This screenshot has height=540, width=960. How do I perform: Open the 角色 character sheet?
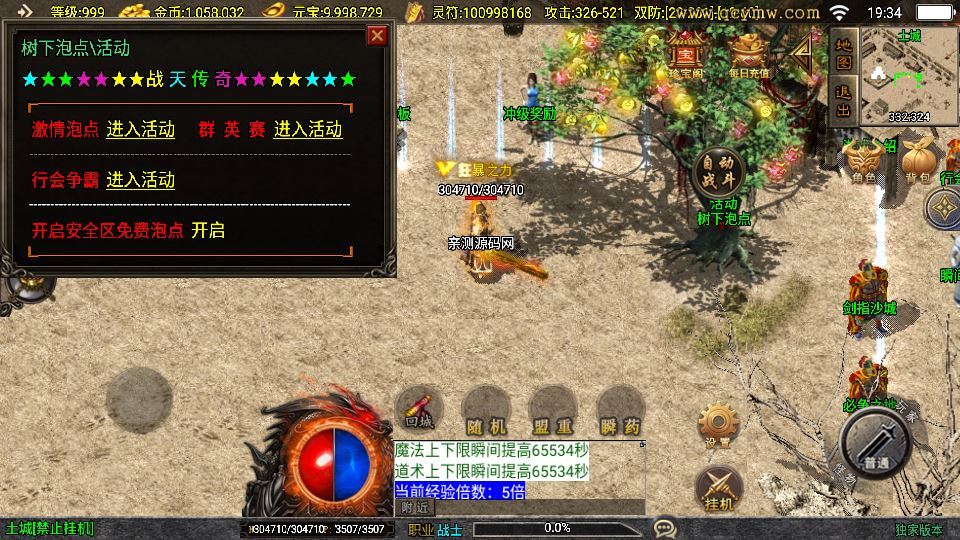863,160
